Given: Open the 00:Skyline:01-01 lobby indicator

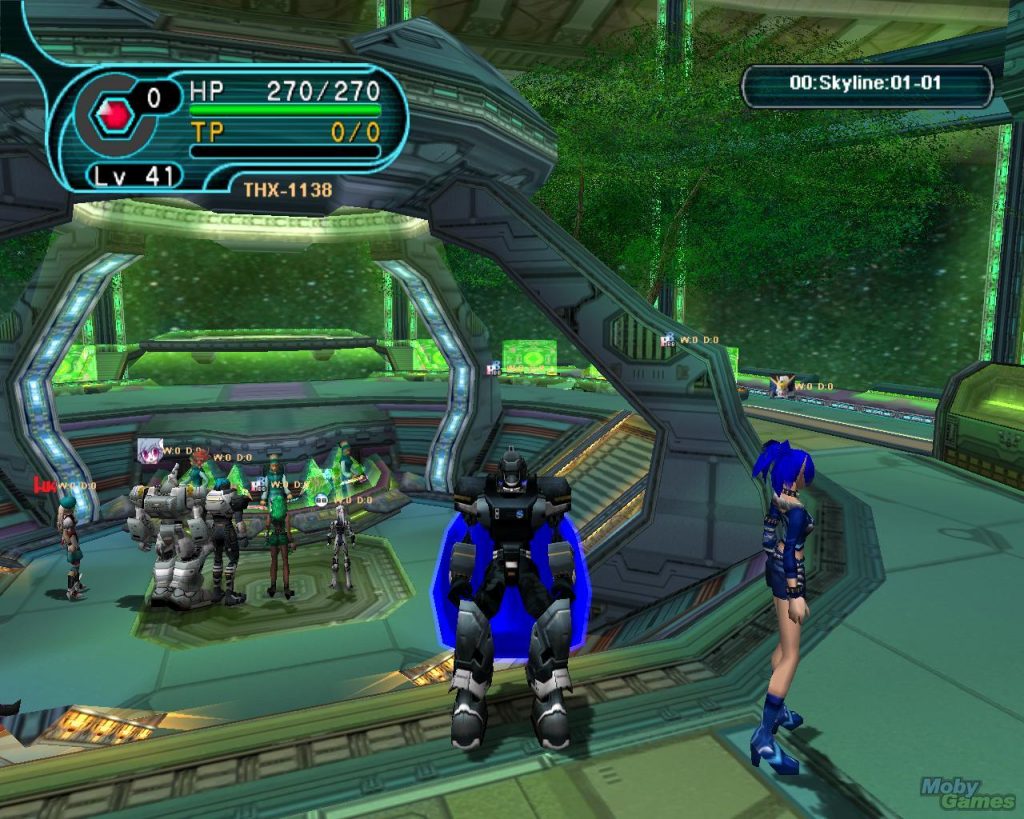Looking at the screenshot, I should coord(865,84).
